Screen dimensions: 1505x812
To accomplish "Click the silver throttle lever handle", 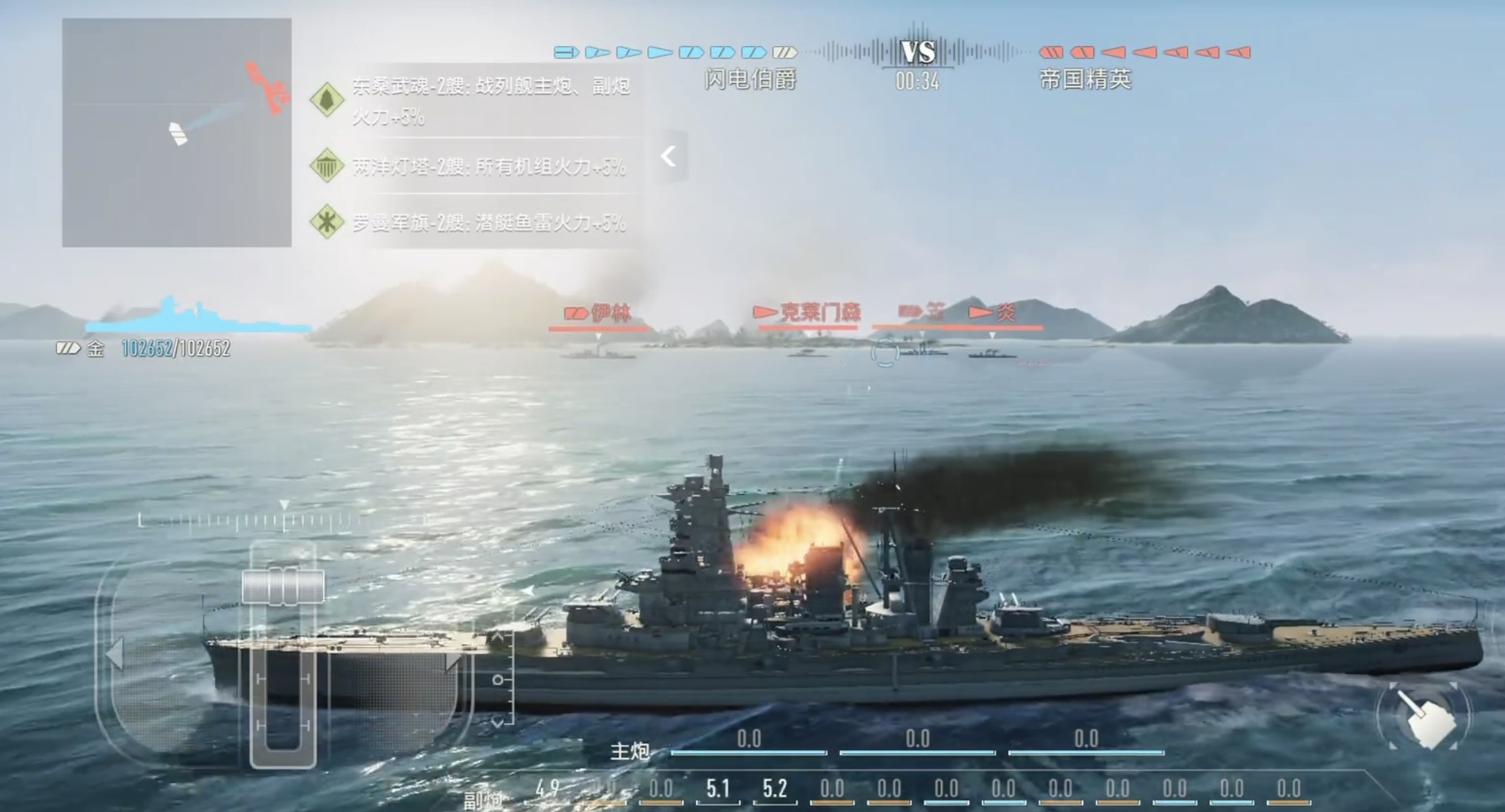I will pyautogui.click(x=283, y=587).
